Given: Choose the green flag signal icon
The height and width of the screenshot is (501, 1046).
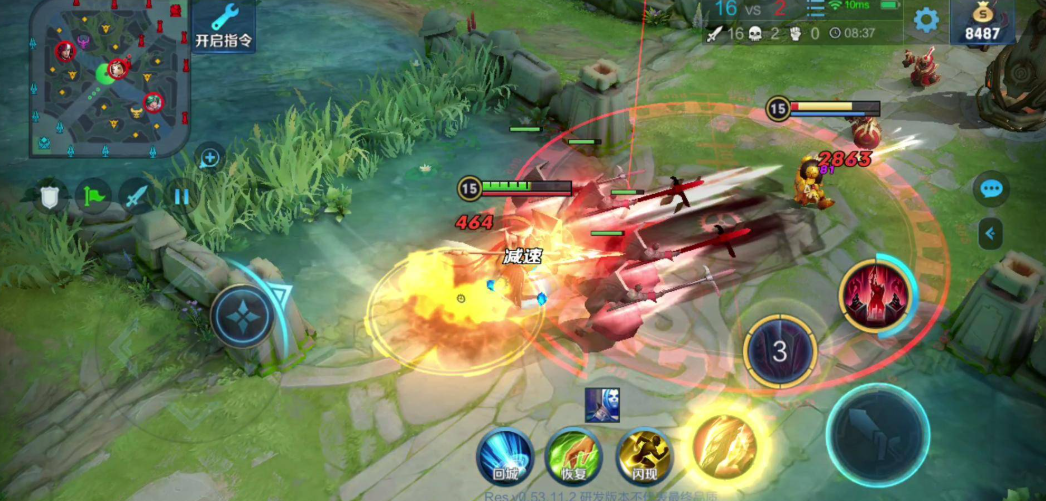Looking at the screenshot, I should tap(93, 195).
